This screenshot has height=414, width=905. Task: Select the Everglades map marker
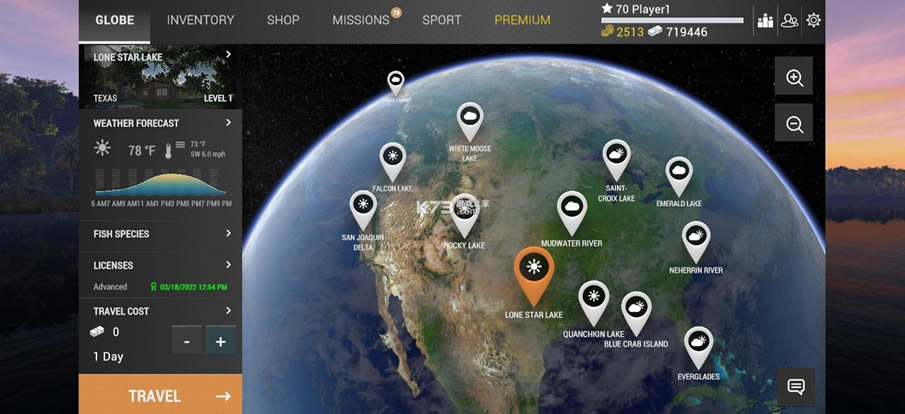(x=699, y=346)
